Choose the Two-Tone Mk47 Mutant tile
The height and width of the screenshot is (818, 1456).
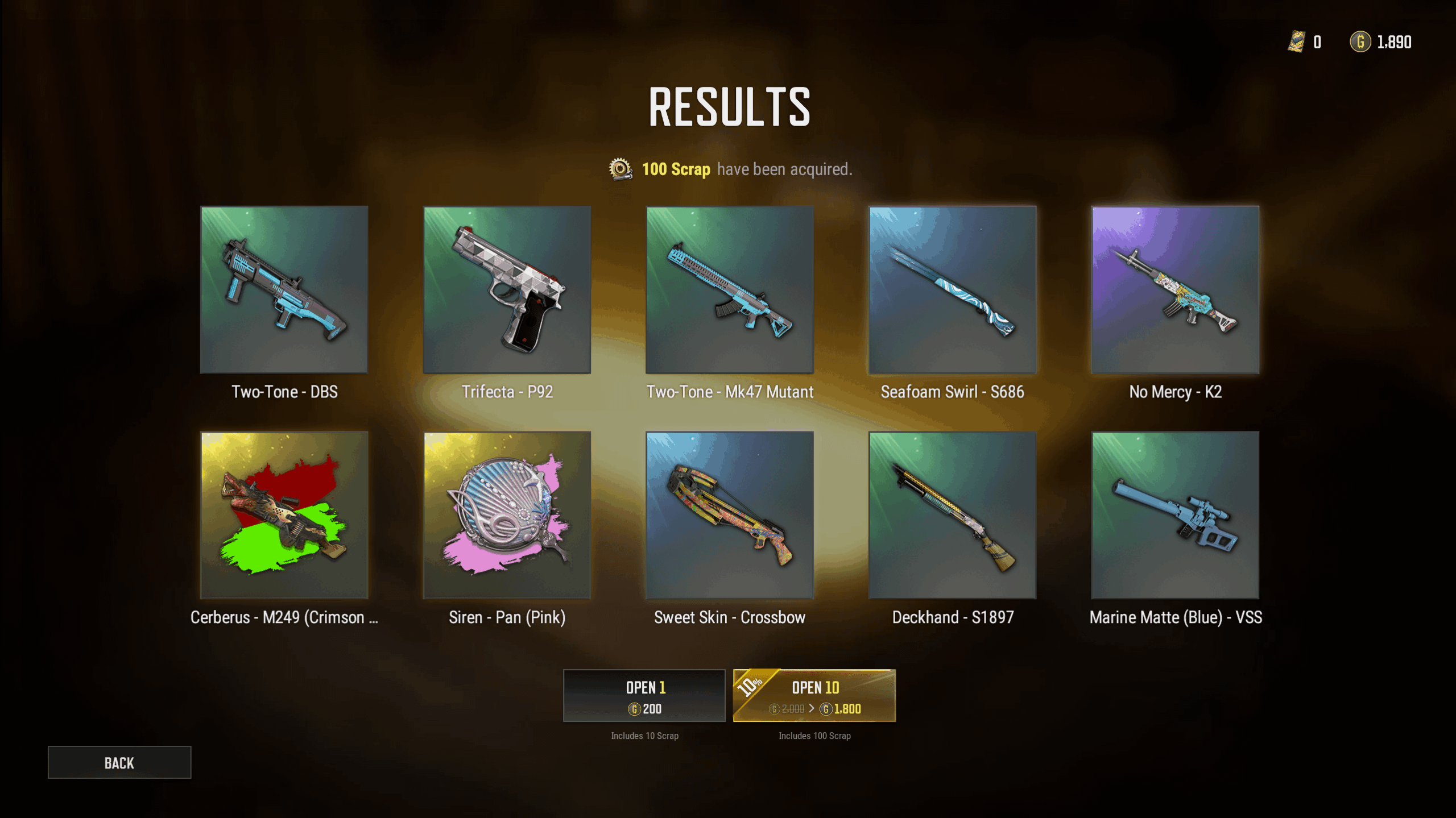tap(730, 290)
